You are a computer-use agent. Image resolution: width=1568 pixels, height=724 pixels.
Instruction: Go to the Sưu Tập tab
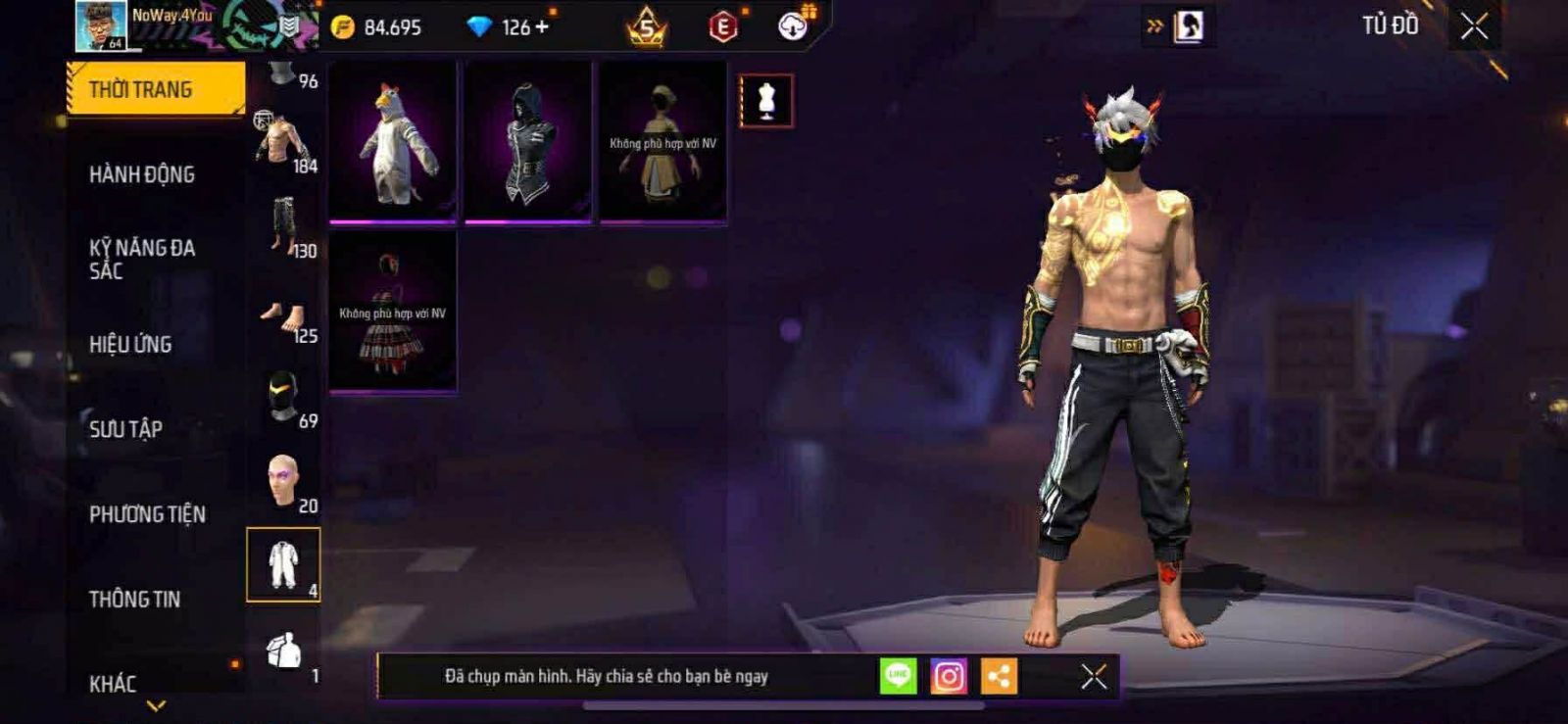pos(125,429)
